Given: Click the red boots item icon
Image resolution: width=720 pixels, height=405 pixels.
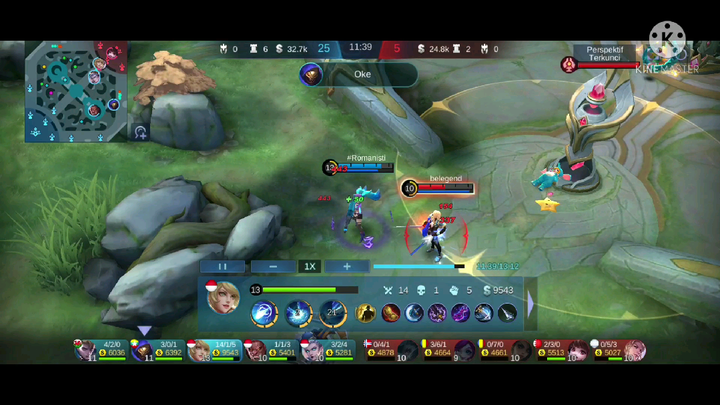Looking at the screenshot, I should coord(389,313).
